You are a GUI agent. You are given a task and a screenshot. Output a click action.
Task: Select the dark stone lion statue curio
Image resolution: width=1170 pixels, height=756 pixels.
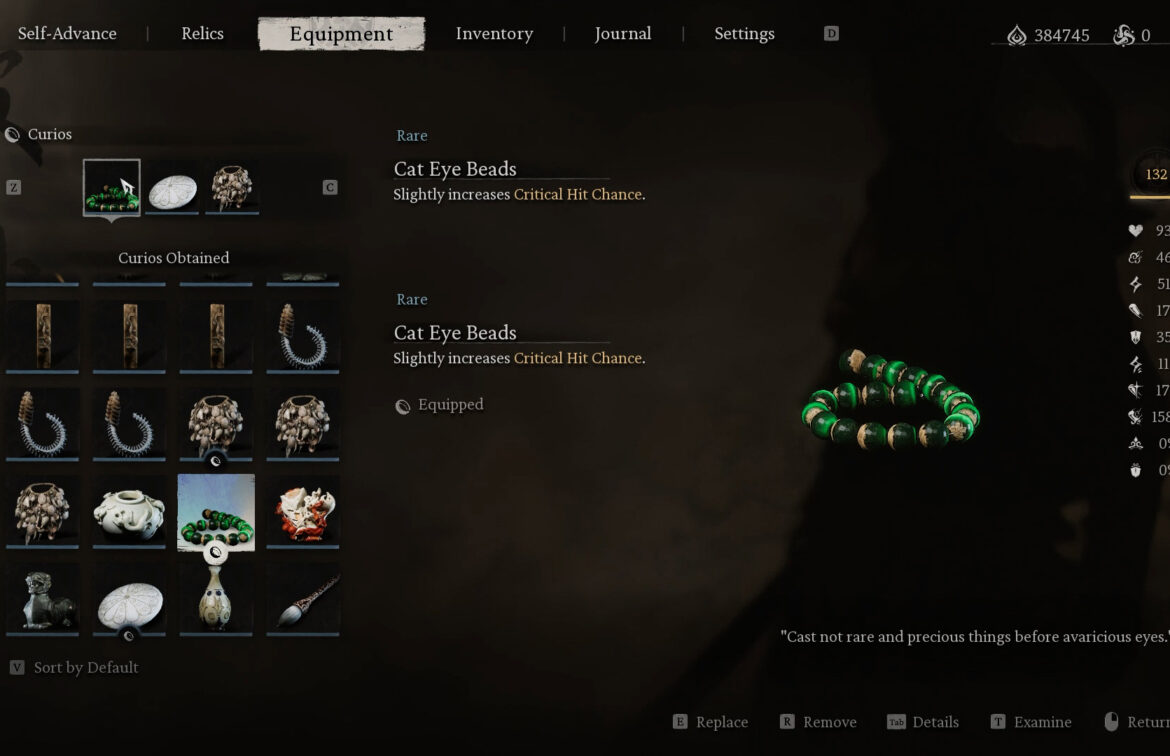[42, 597]
